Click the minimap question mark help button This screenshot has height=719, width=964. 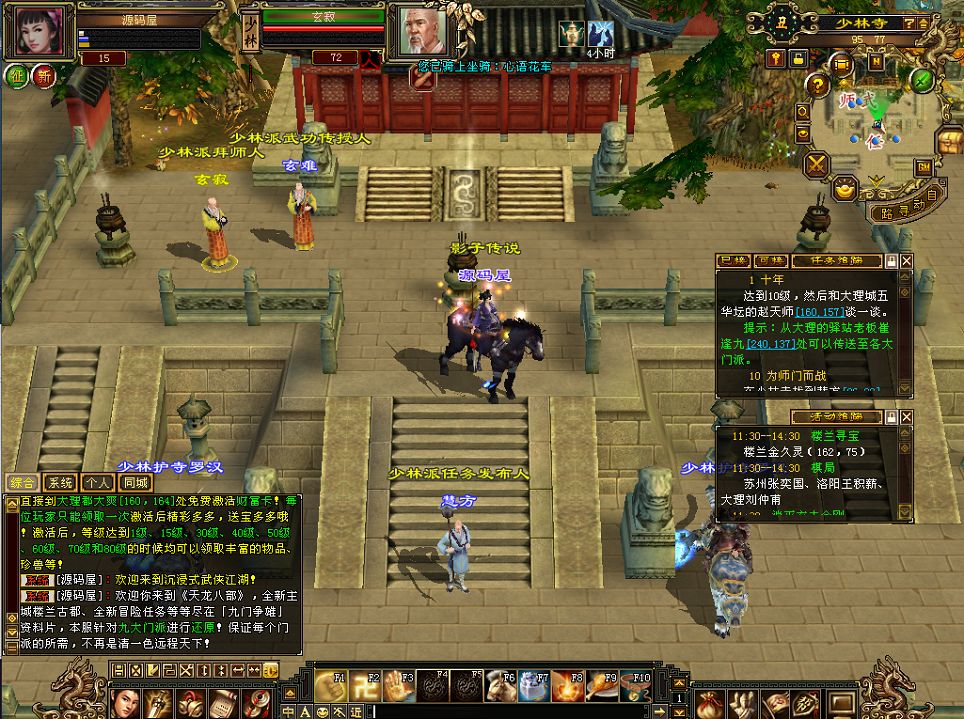pos(817,84)
